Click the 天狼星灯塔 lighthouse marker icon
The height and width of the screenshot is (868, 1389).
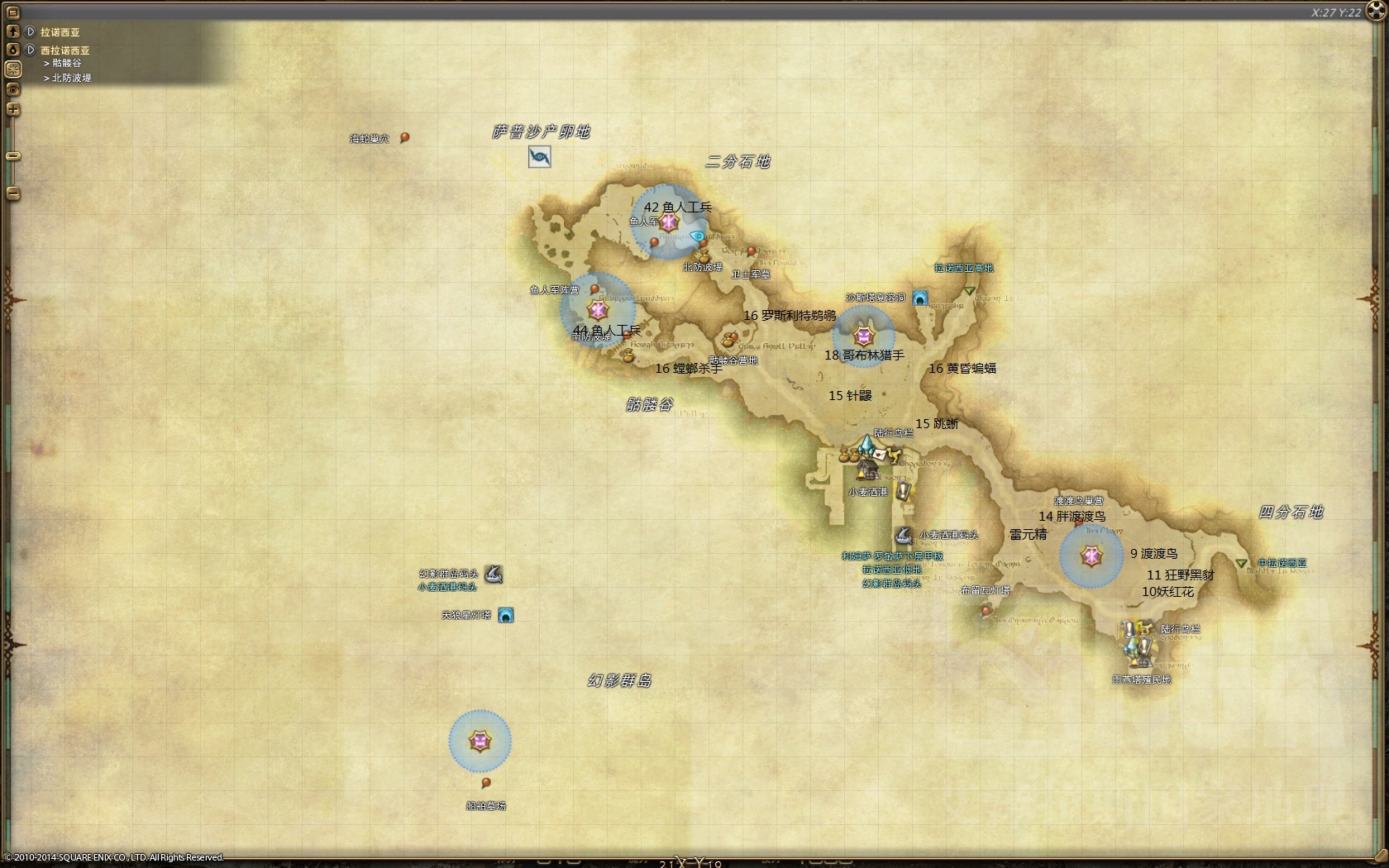[x=508, y=615]
